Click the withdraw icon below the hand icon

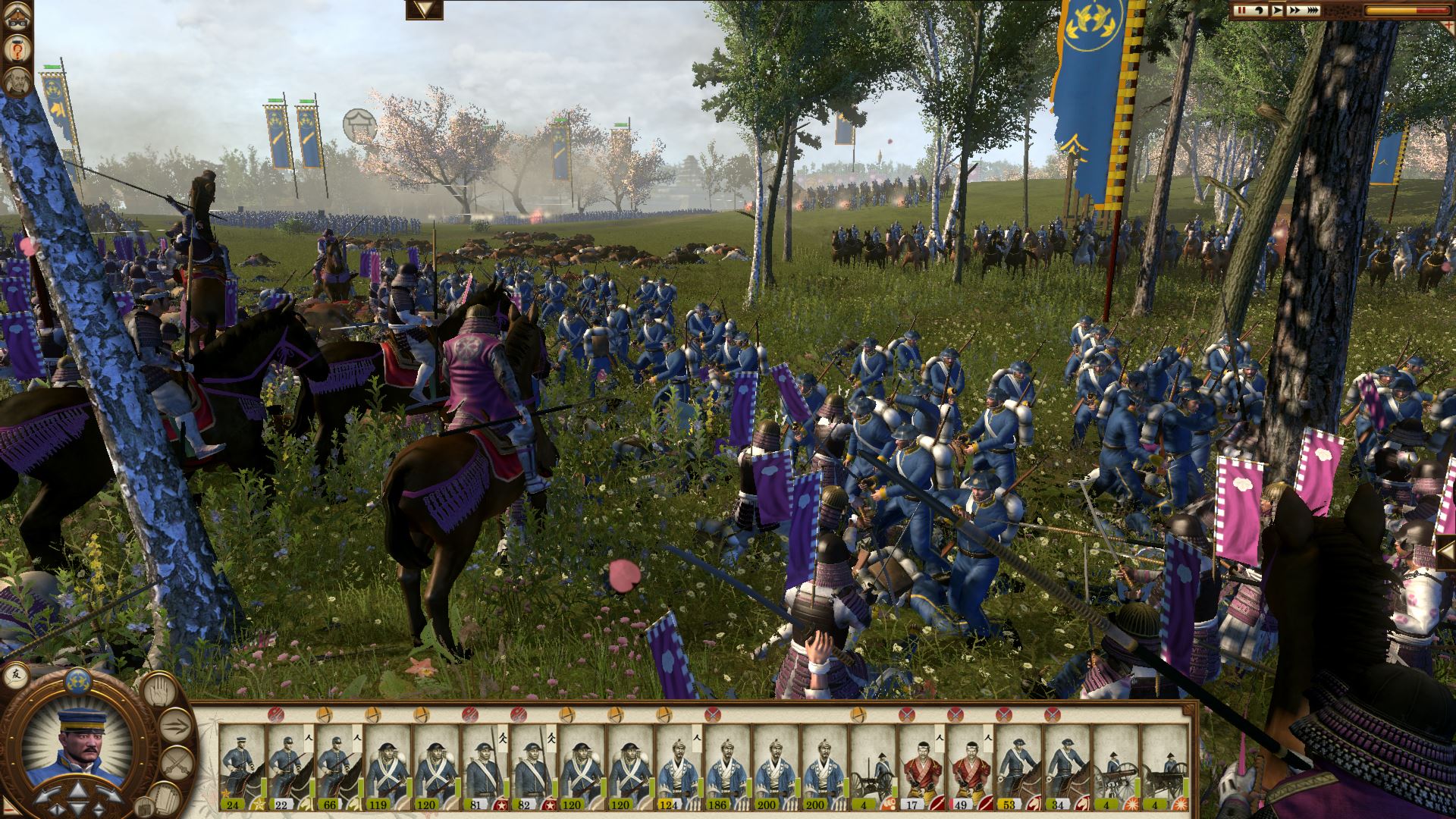145,806
